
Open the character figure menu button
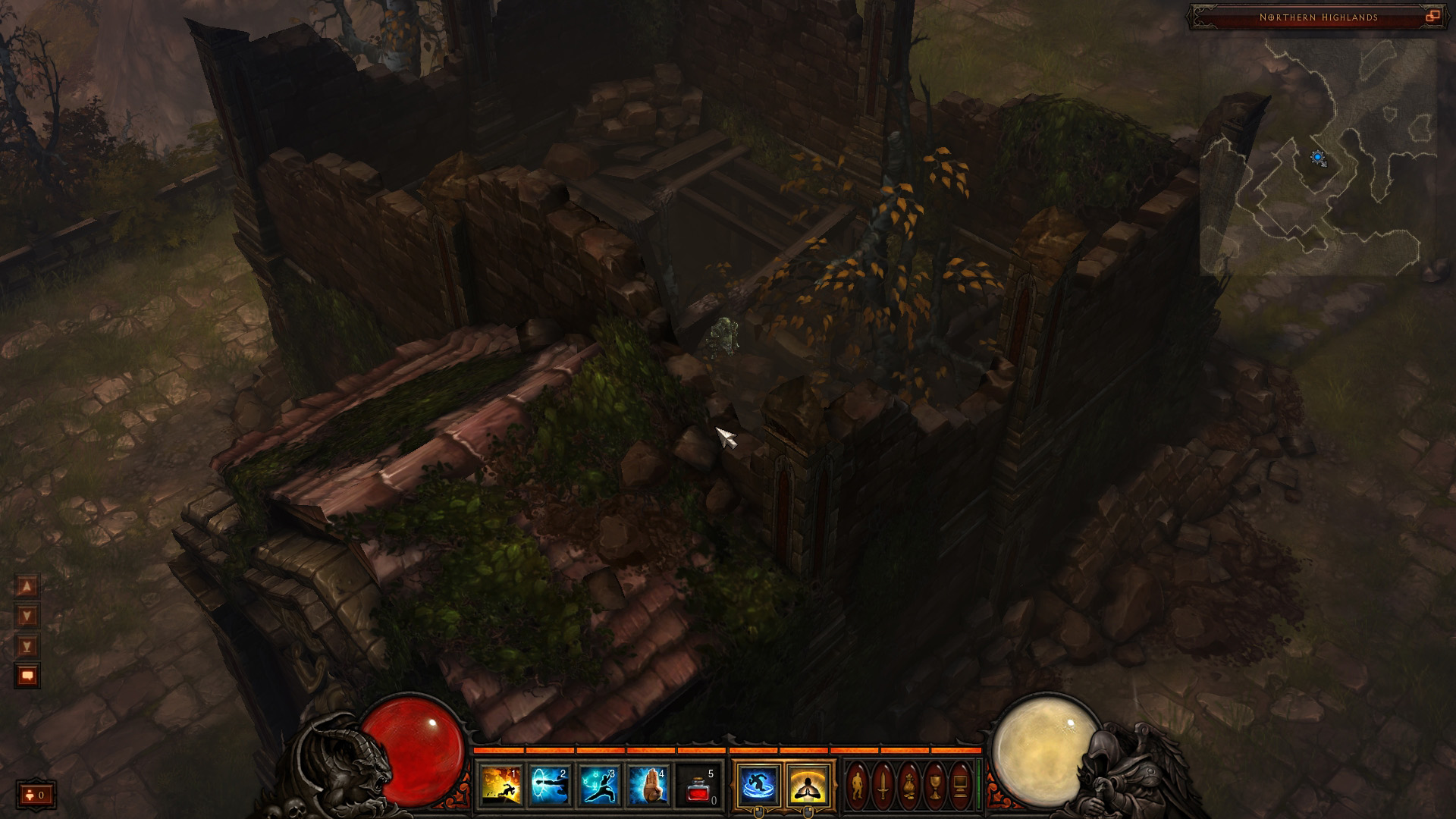point(857,785)
